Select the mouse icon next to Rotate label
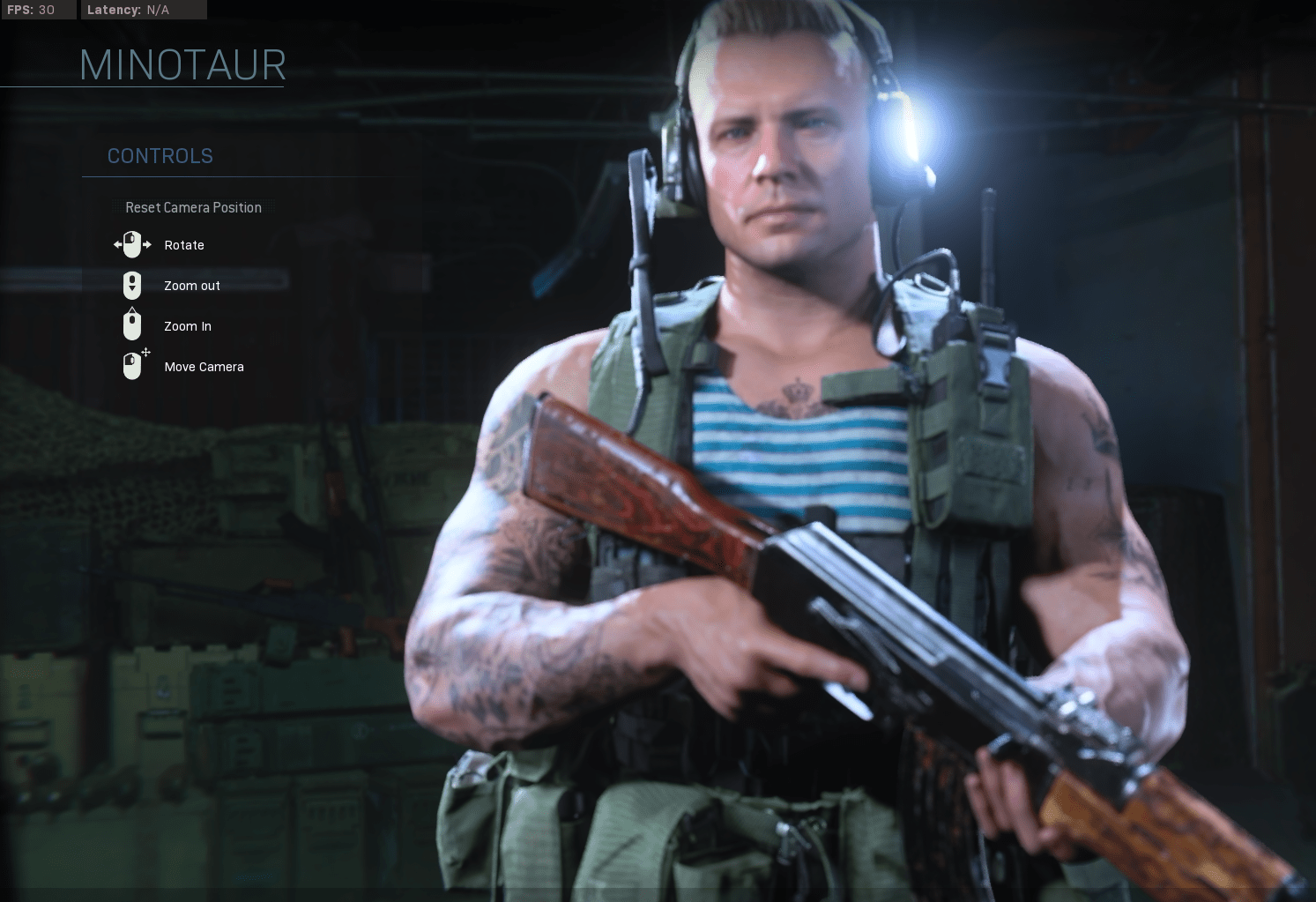 131,244
